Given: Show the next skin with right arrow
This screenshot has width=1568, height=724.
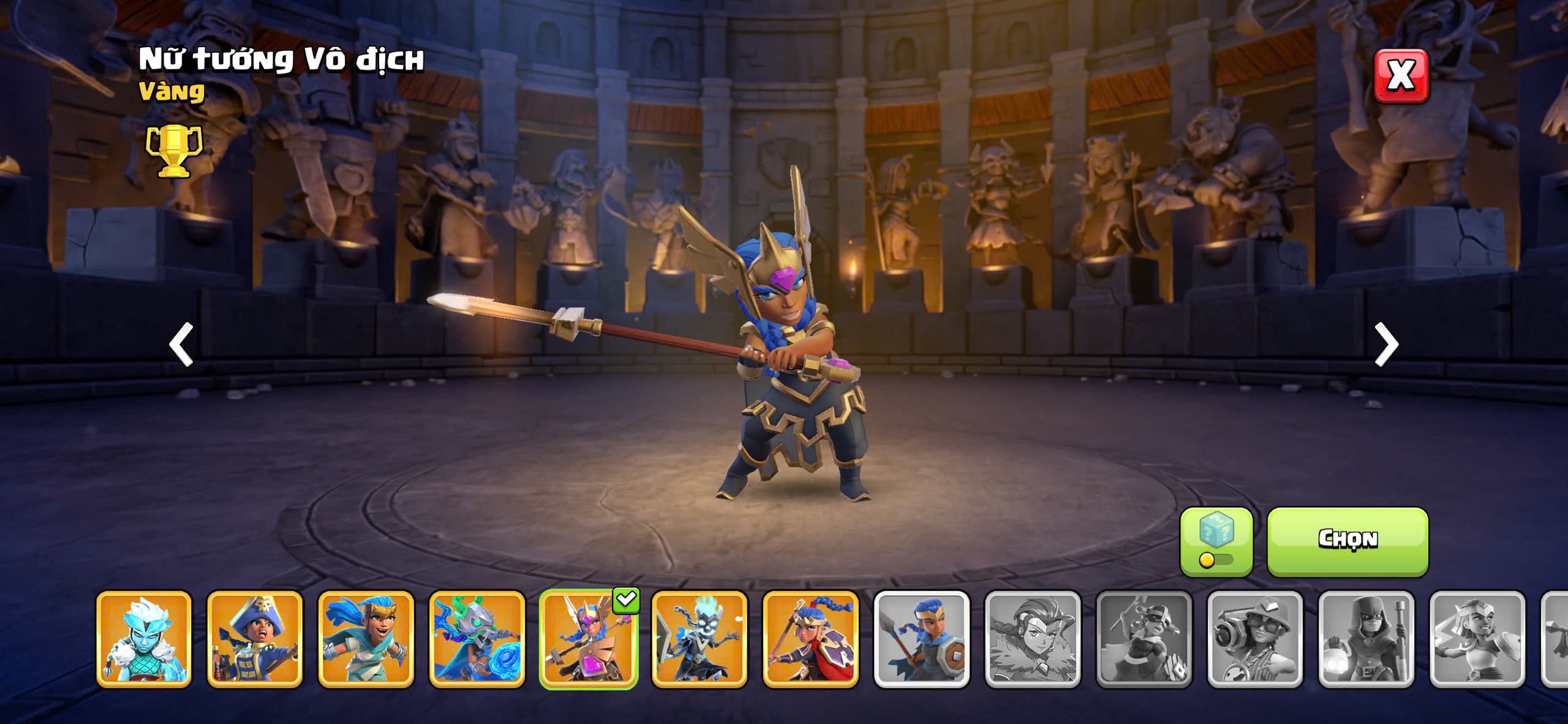Looking at the screenshot, I should (x=1386, y=344).
